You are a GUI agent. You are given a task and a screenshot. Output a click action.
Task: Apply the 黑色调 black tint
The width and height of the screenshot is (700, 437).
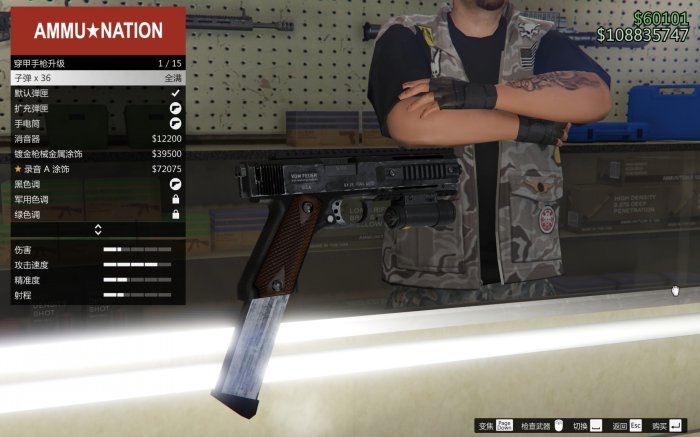tap(97, 184)
